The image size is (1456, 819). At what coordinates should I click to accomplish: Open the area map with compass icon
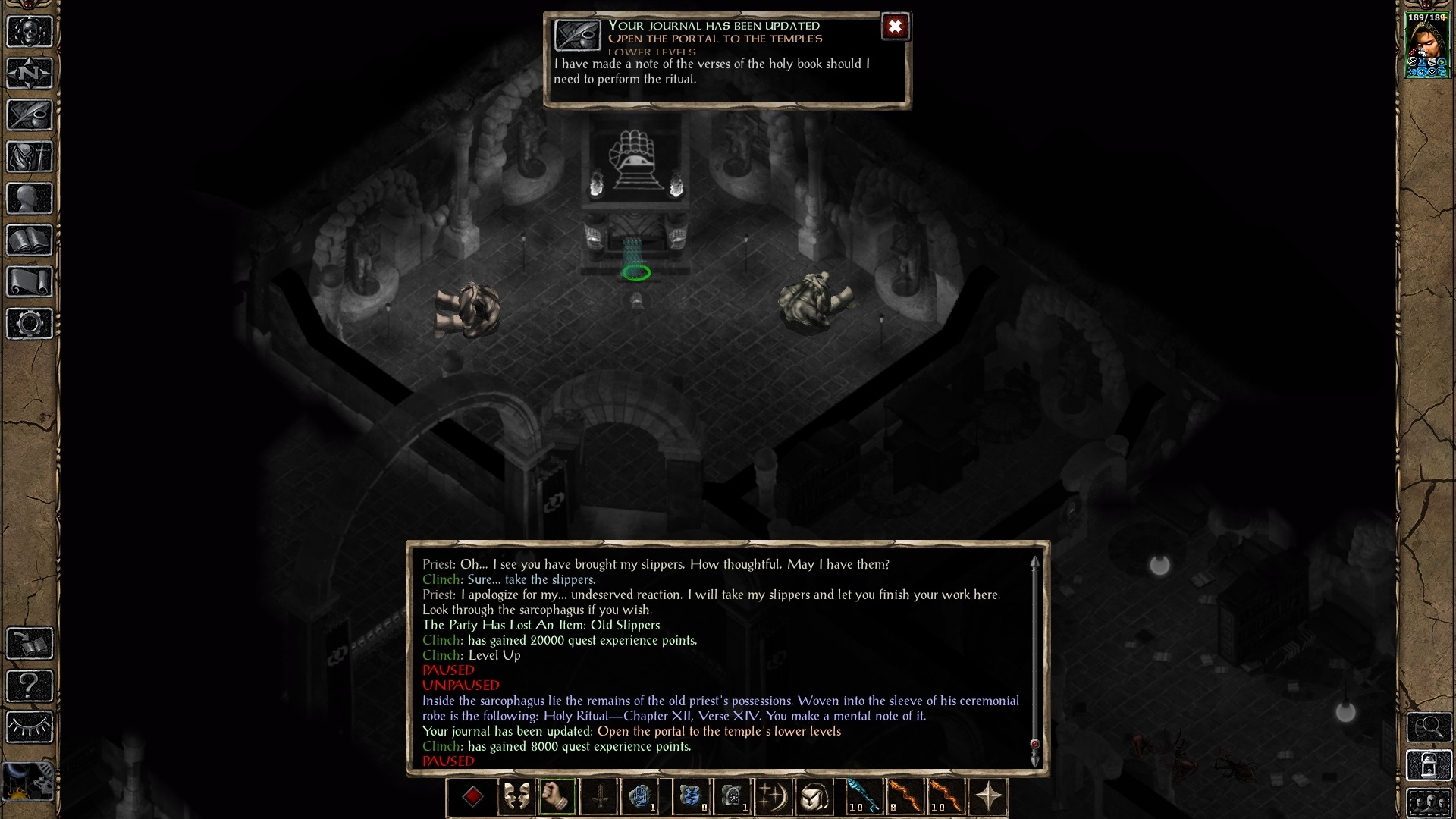click(x=30, y=74)
